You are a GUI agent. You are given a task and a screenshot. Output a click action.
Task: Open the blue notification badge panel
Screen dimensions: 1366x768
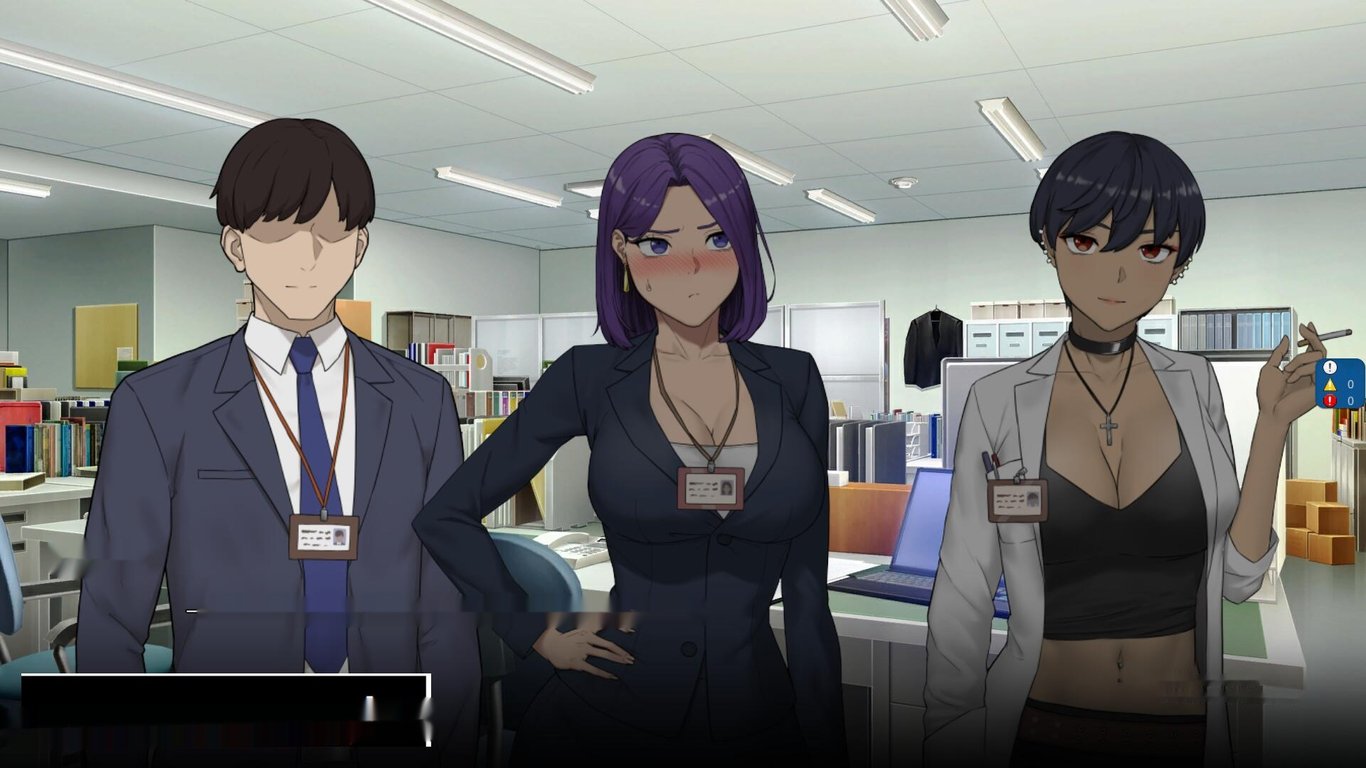tap(1340, 385)
